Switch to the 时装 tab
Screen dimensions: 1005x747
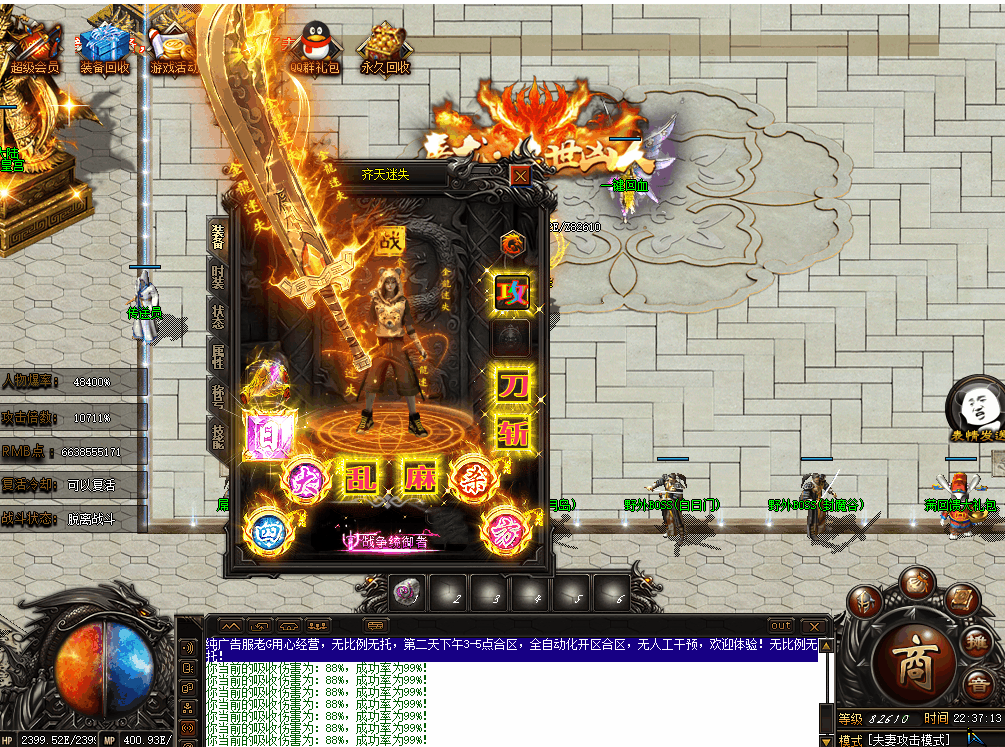pos(218,274)
